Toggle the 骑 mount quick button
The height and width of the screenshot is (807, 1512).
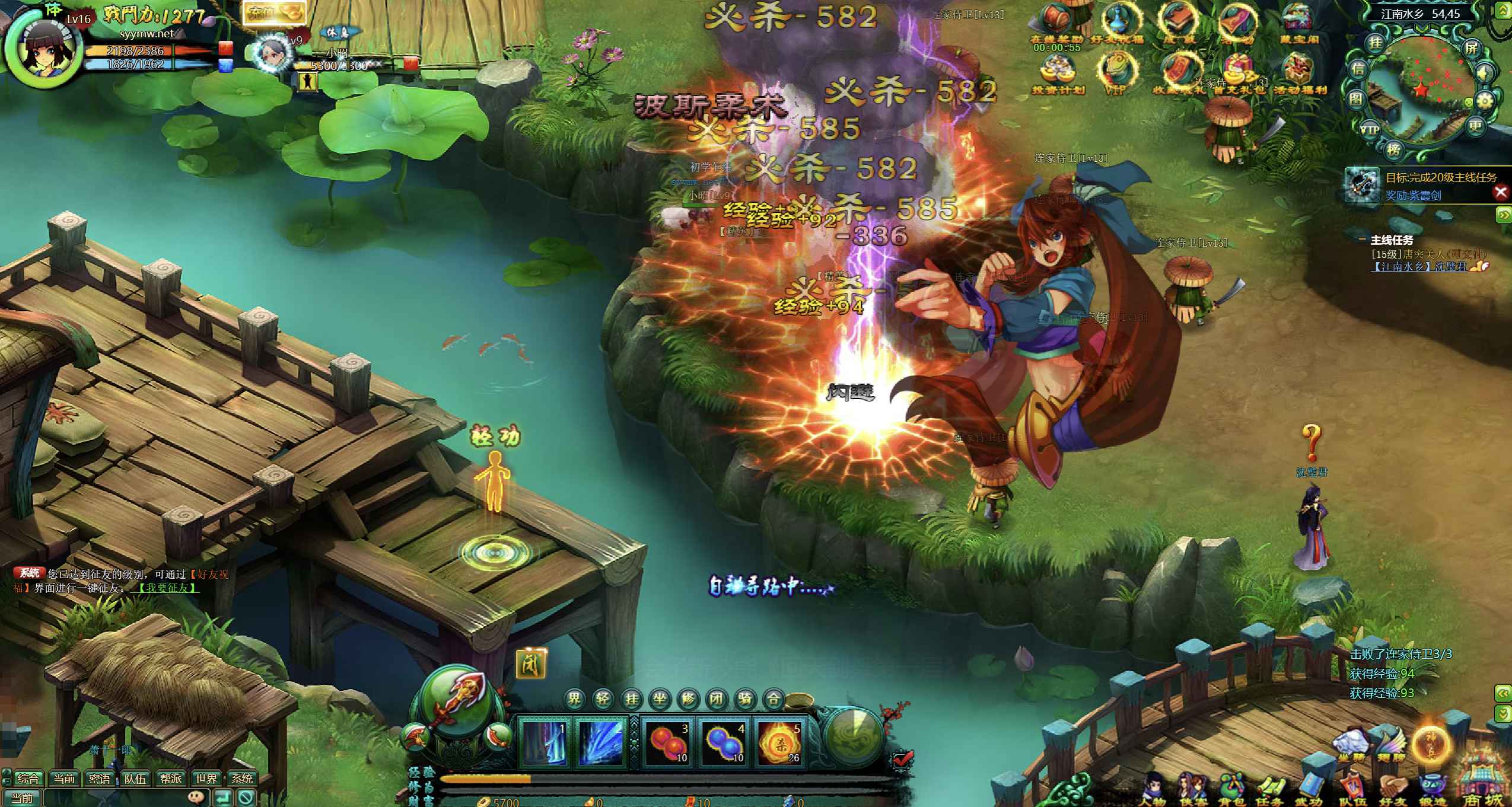pos(745,700)
